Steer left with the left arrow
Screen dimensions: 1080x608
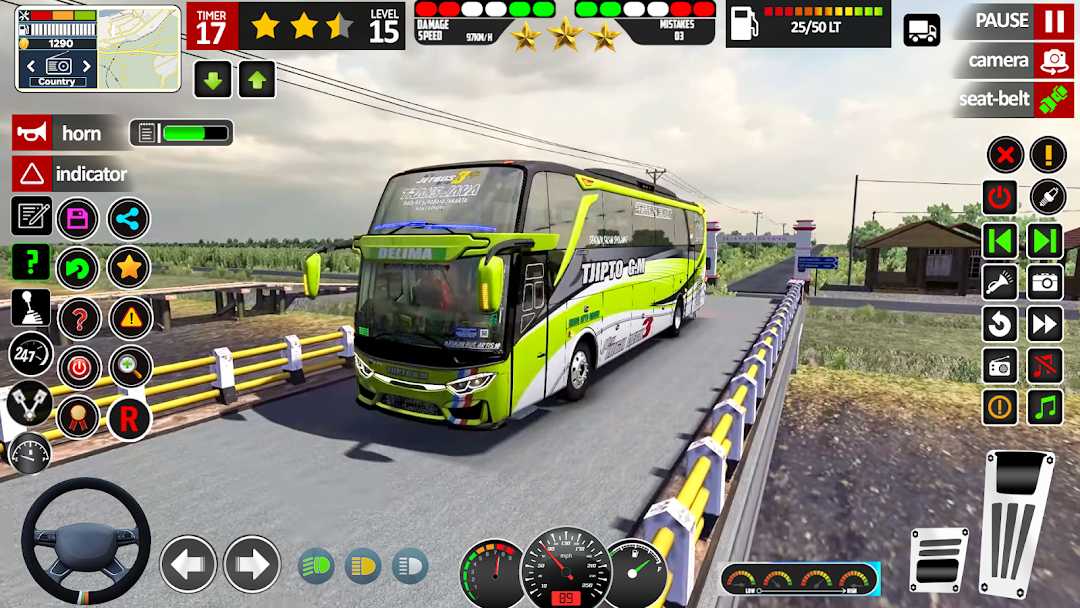188,565
